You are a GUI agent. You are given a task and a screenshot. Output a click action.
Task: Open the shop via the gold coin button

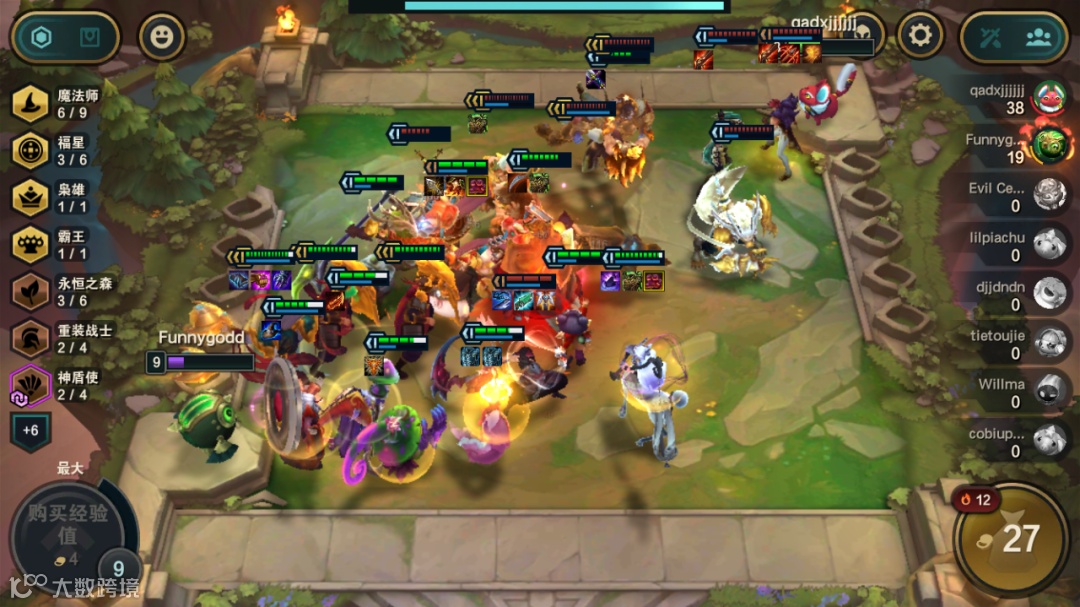pos(1011,540)
